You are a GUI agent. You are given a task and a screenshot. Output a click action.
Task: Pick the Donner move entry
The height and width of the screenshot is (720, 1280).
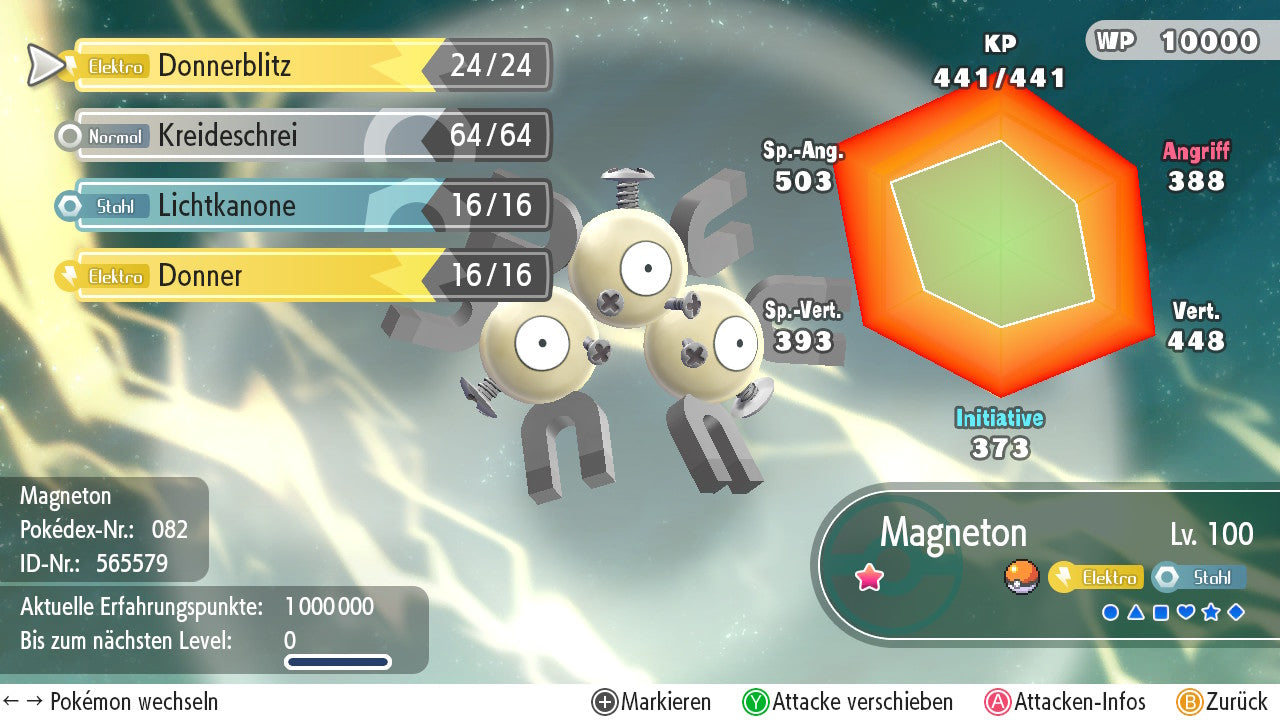coord(300,276)
